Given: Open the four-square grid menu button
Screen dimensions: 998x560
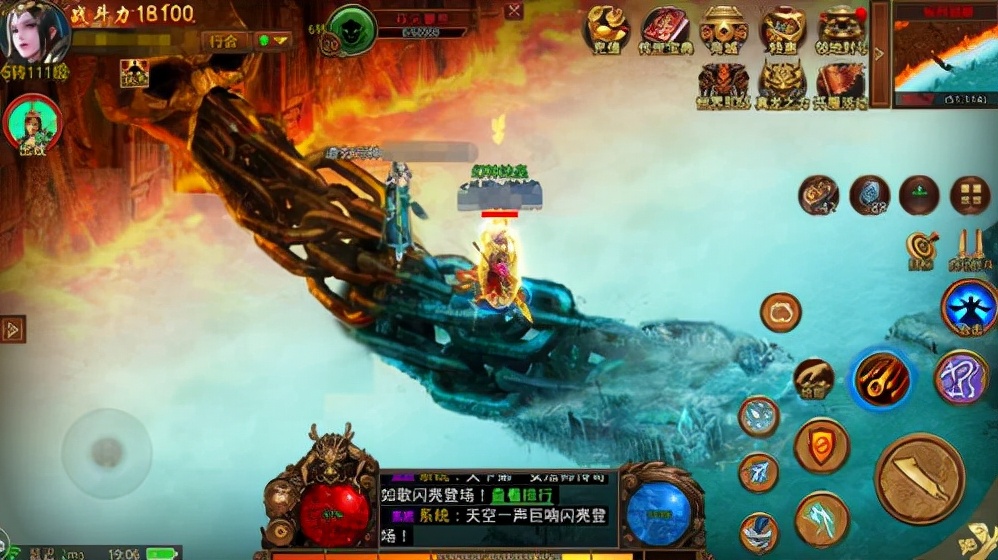Looking at the screenshot, I should [x=969, y=195].
